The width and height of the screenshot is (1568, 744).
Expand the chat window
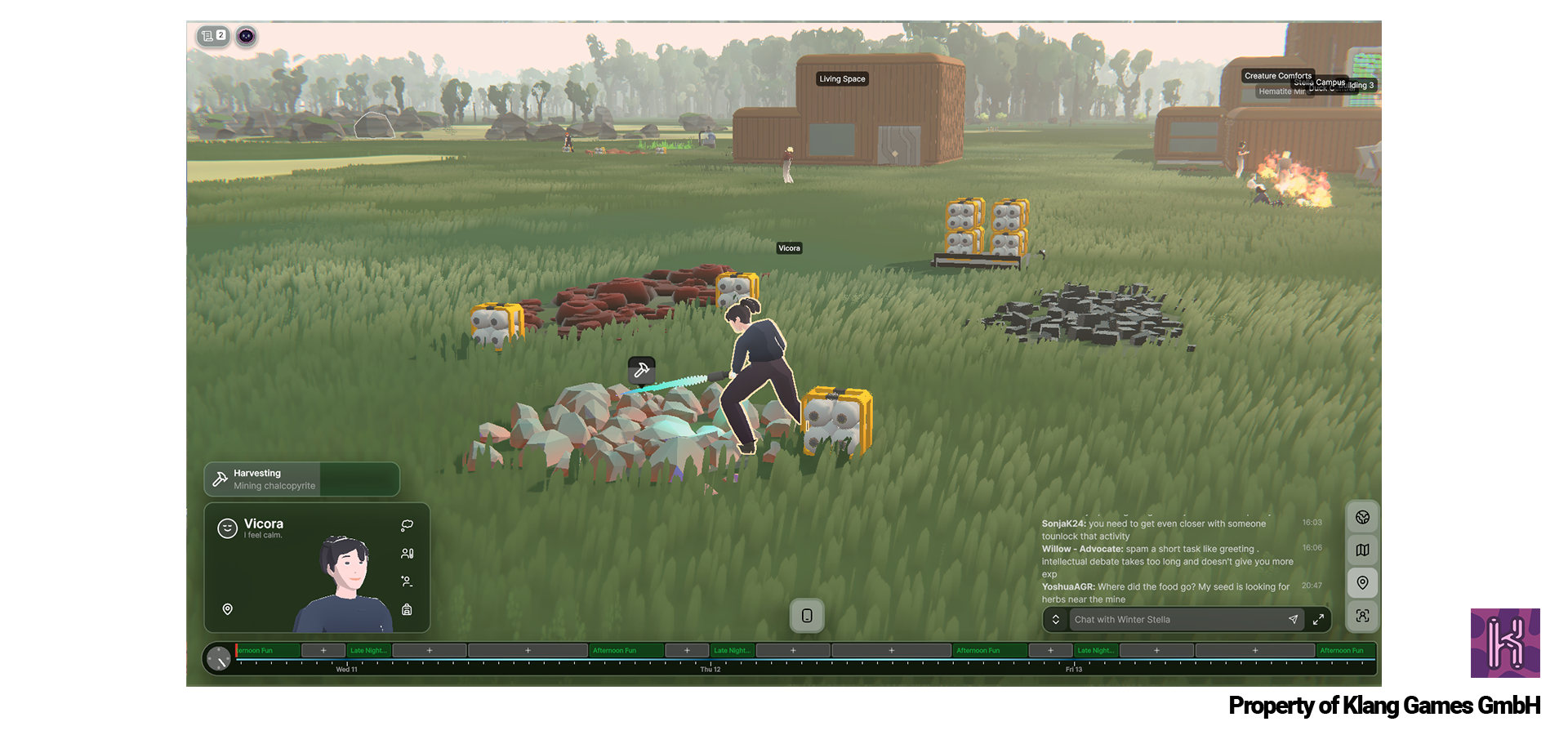[1318, 620]
